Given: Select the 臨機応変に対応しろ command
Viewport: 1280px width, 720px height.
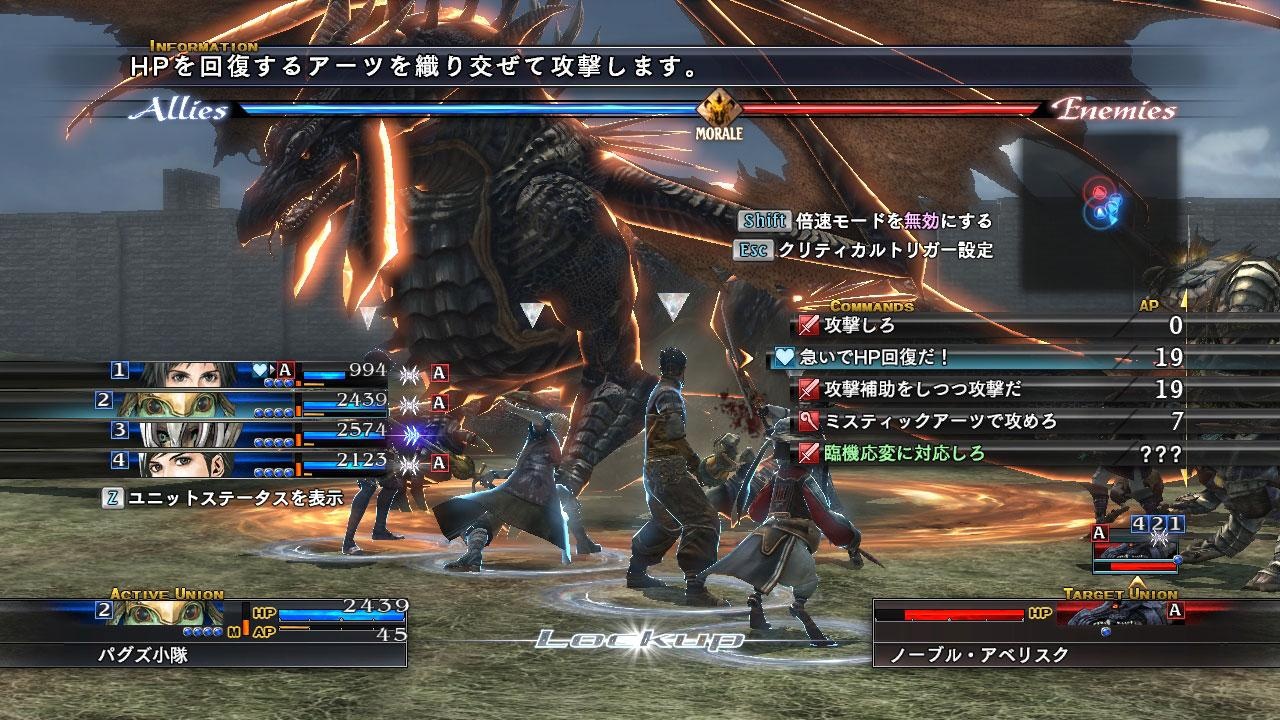Looking at the screenshot, I should (x=905, y=453).
